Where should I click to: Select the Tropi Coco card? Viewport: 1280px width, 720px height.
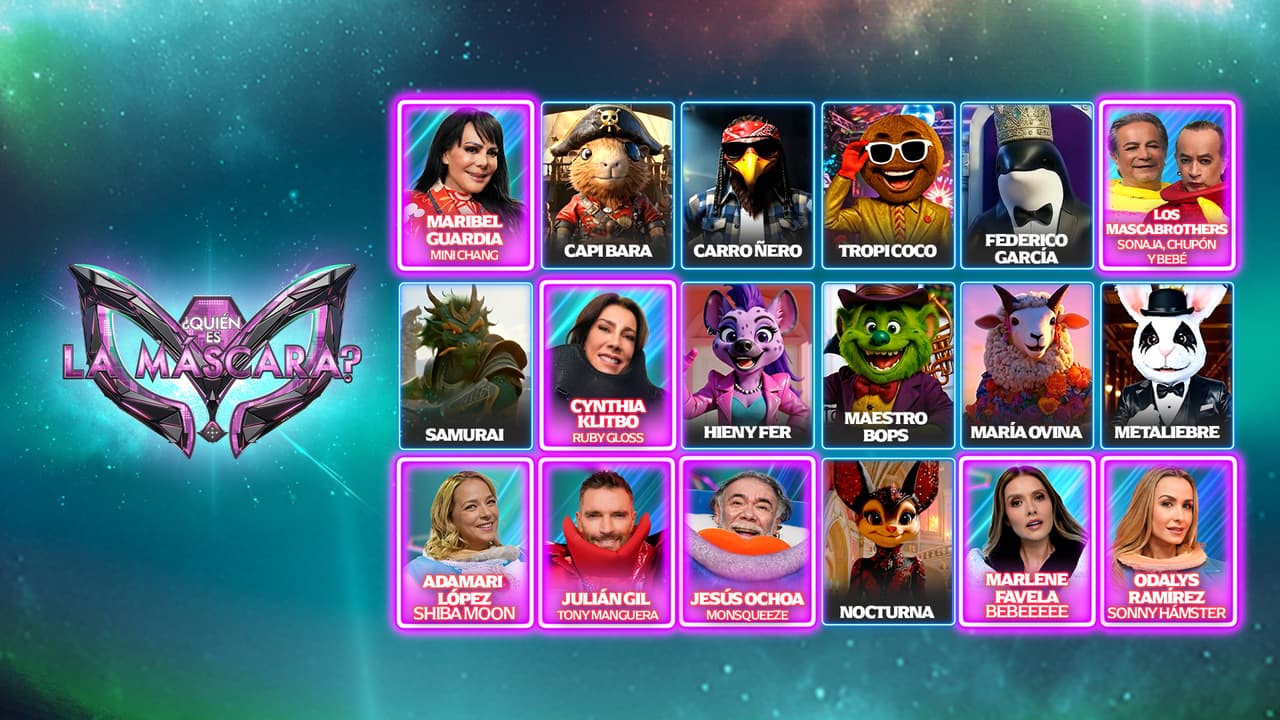tap(888, 185)
